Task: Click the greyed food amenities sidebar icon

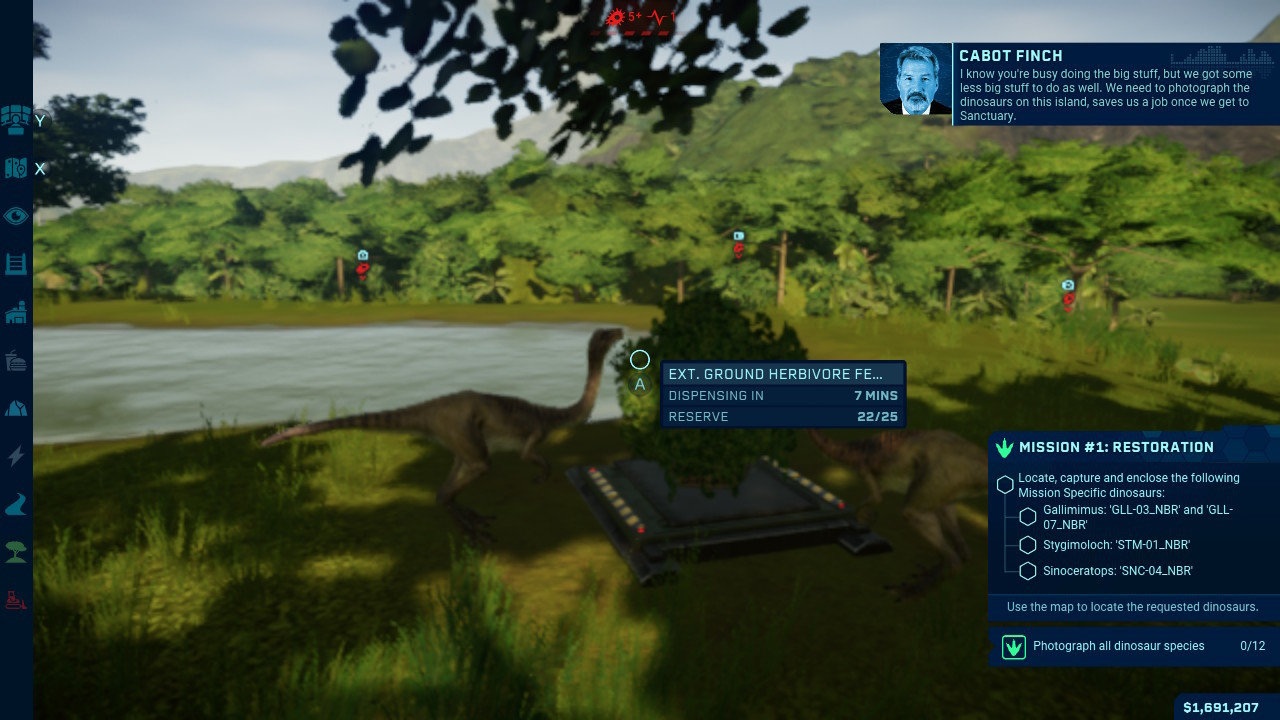Action: [x=16, y=360]
